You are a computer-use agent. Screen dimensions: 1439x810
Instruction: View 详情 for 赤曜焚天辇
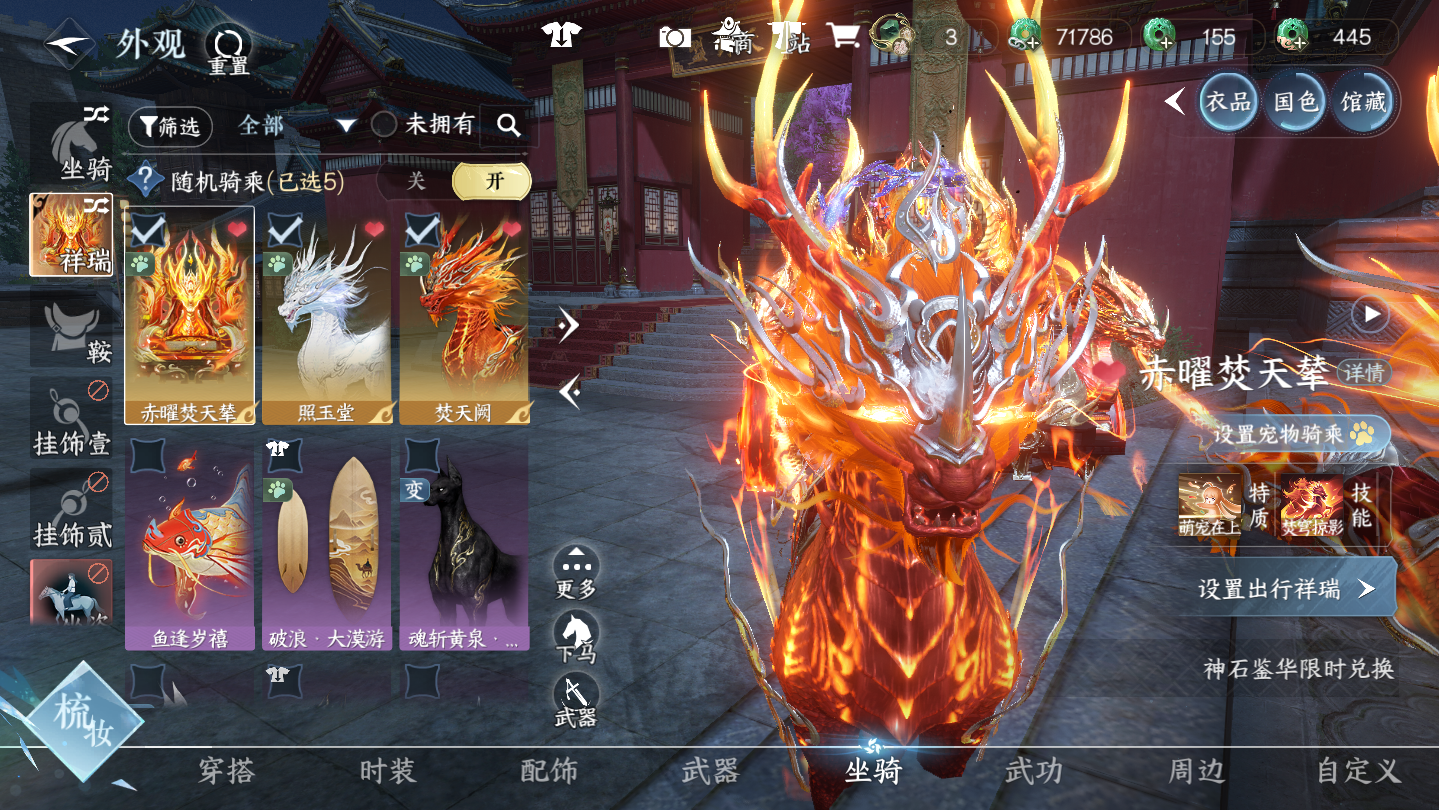click(x=1364, y=373)
